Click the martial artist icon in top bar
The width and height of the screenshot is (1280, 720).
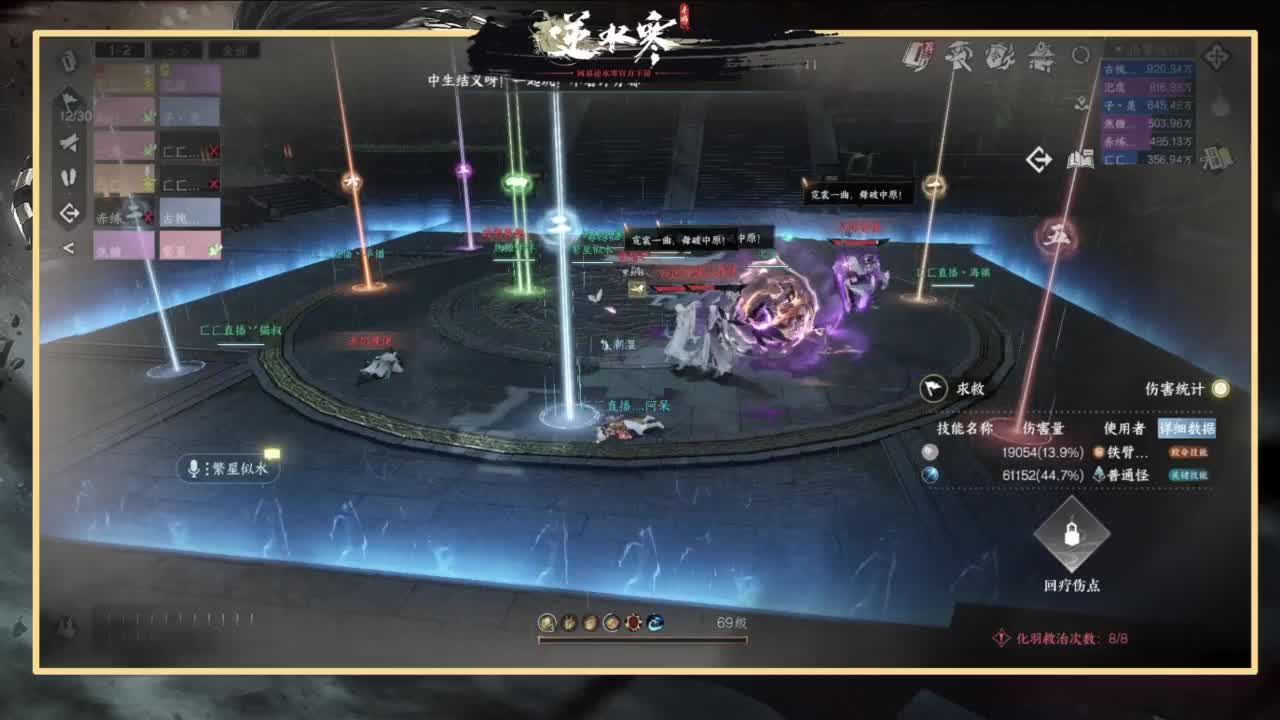[959, 58]
